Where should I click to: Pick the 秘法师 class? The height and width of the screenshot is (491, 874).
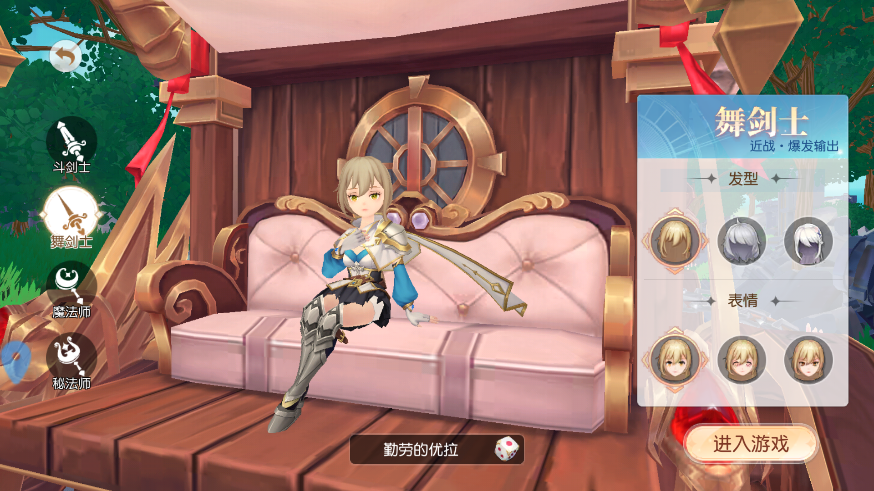pyautogui.click(x=71, y=357)
